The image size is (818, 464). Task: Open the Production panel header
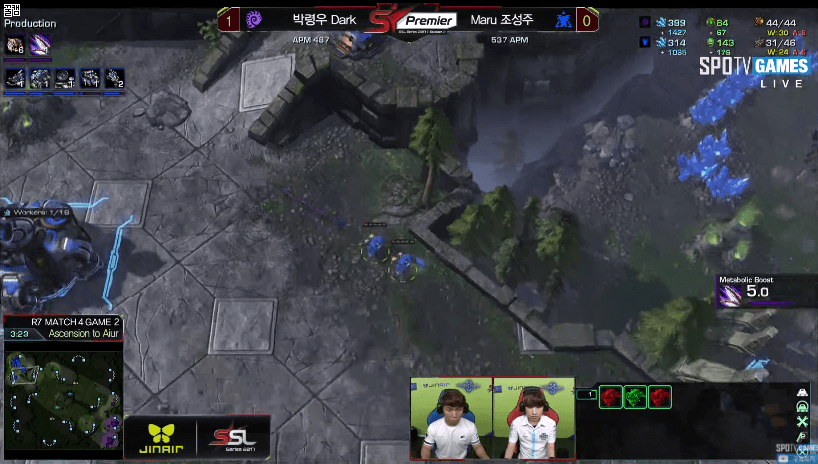(30, 23)
